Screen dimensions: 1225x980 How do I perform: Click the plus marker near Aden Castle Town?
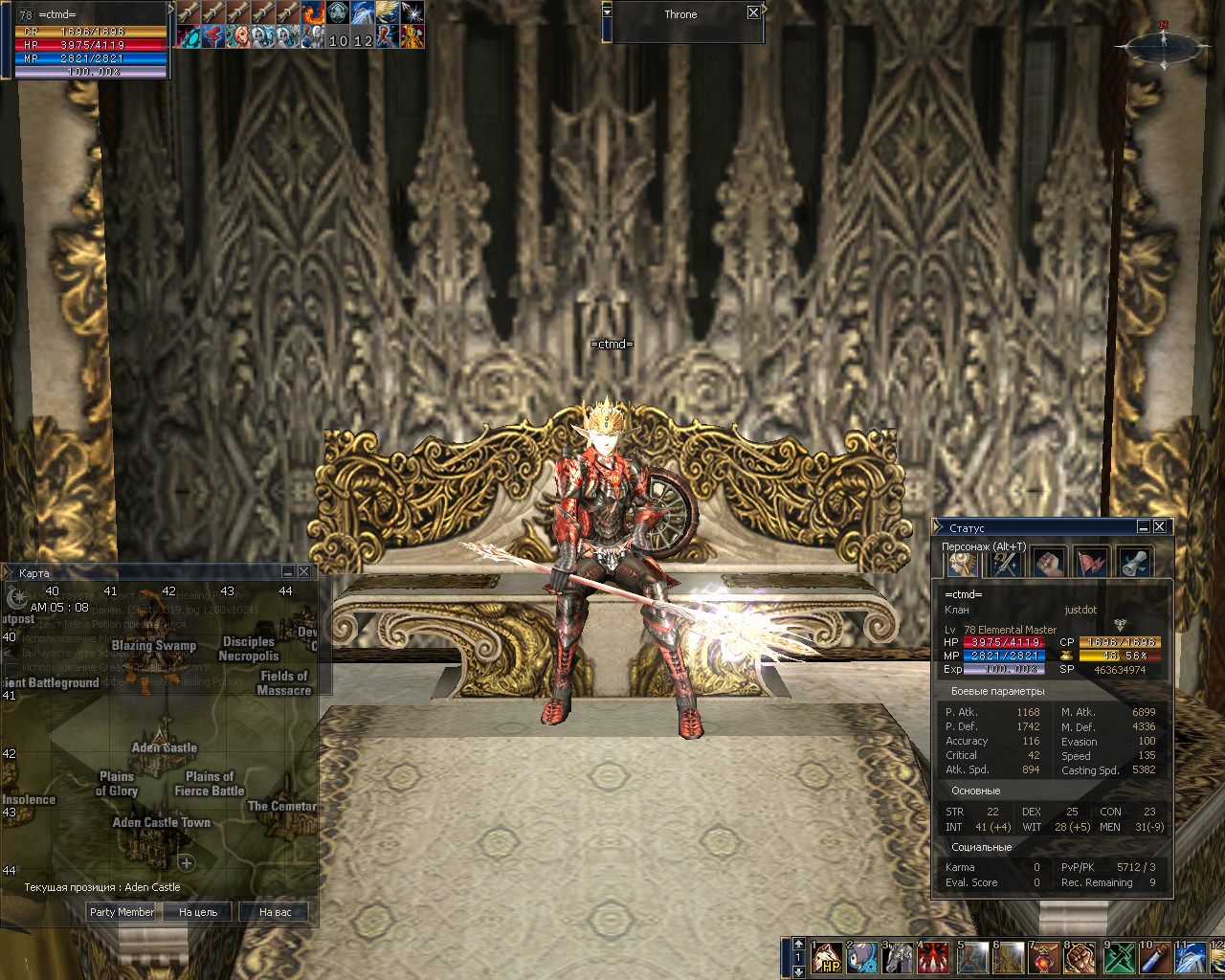point(186,863)
